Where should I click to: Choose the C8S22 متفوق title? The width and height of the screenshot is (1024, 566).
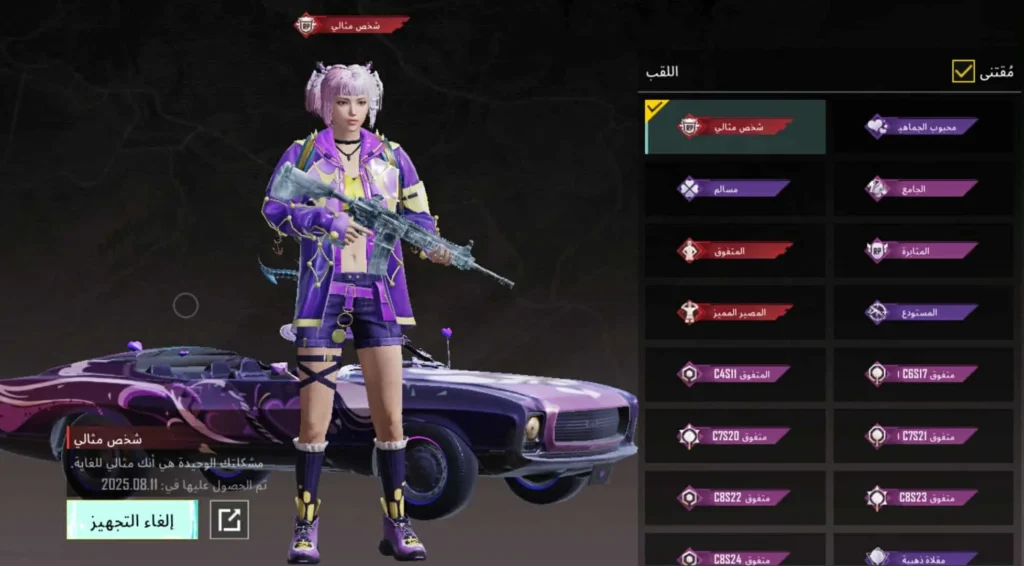tap(735, 497)
